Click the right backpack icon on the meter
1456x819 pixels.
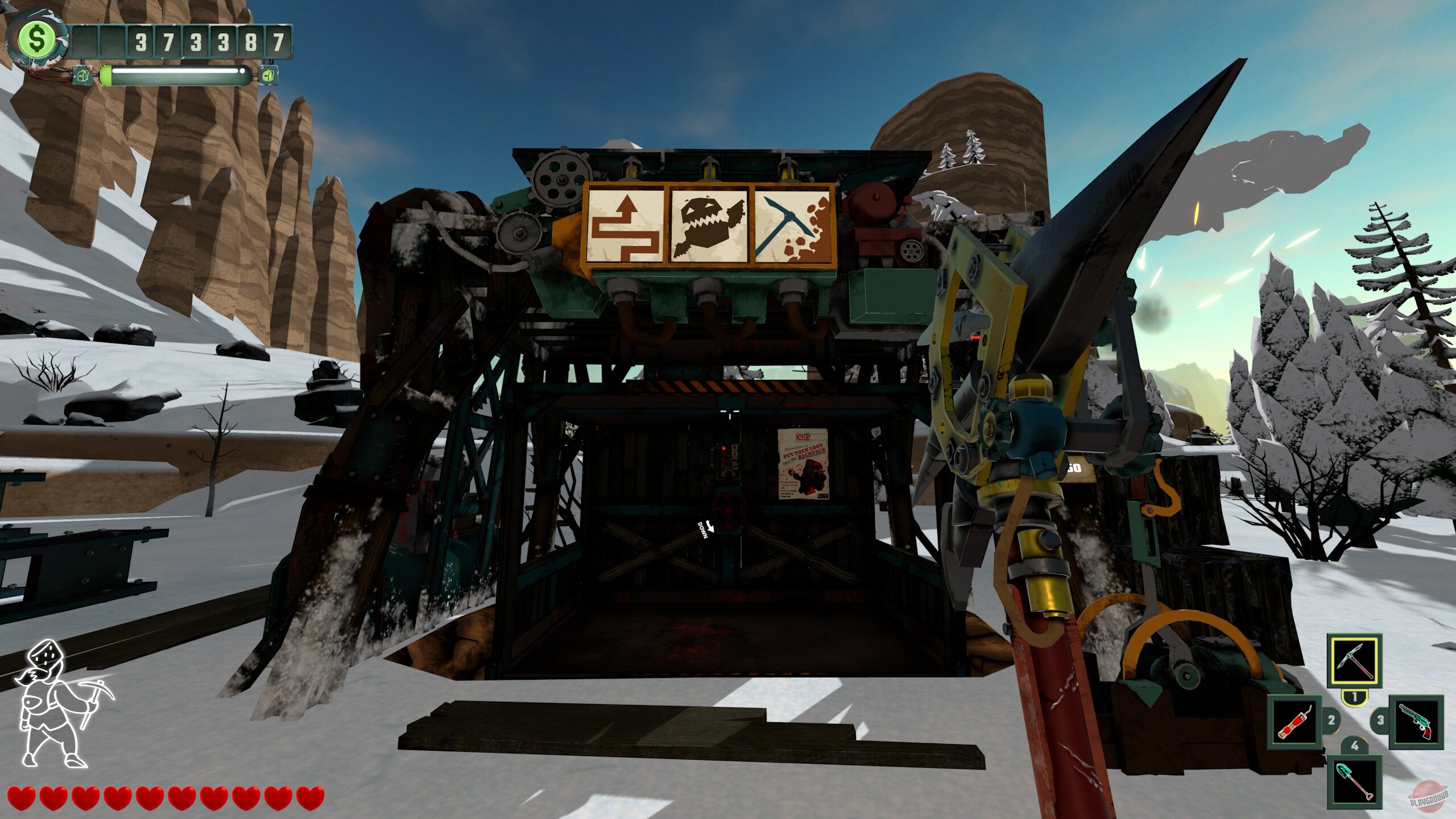(x=267, y=74)
